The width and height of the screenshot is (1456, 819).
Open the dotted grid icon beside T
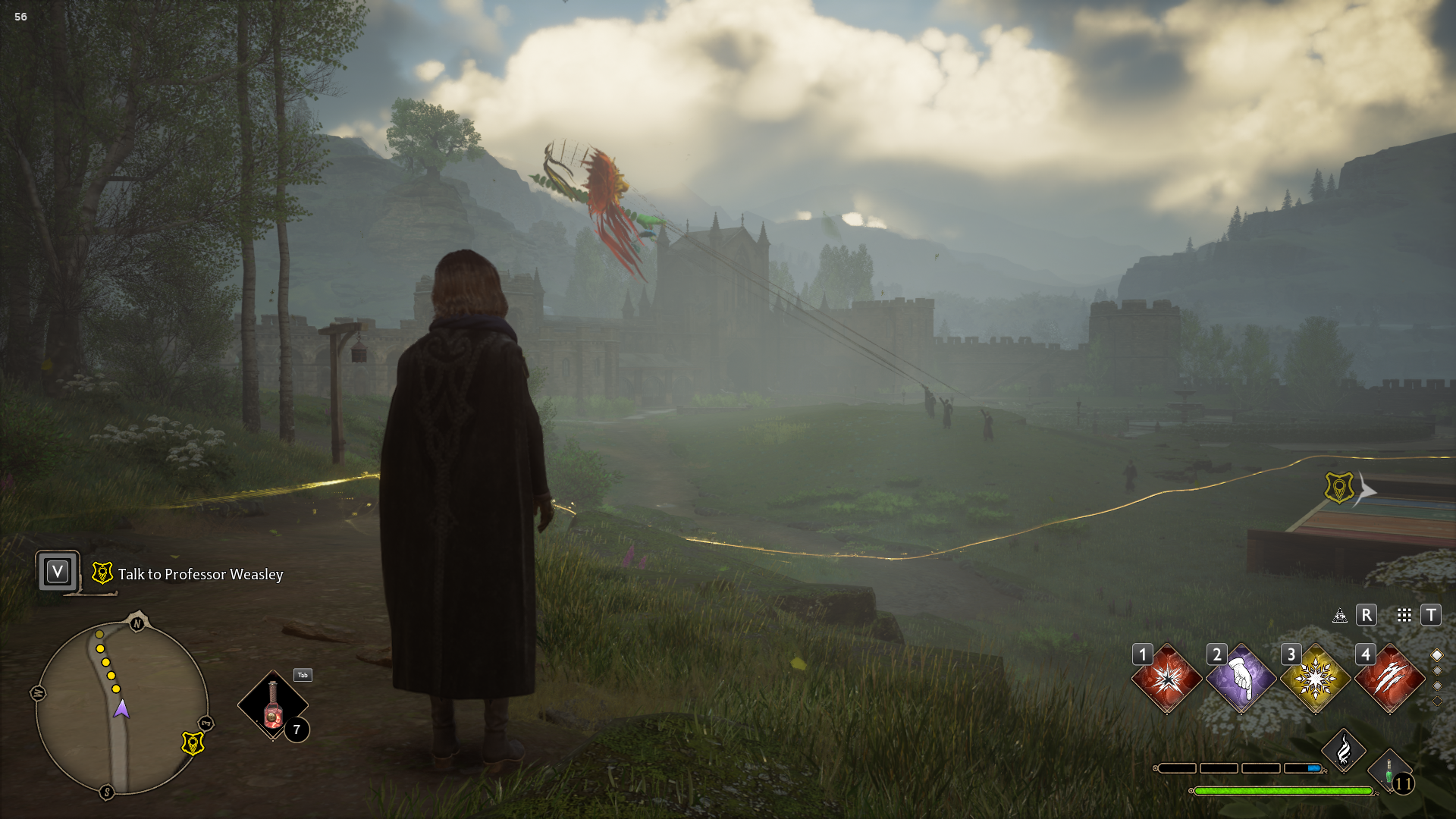click(x=1404, y=615)
